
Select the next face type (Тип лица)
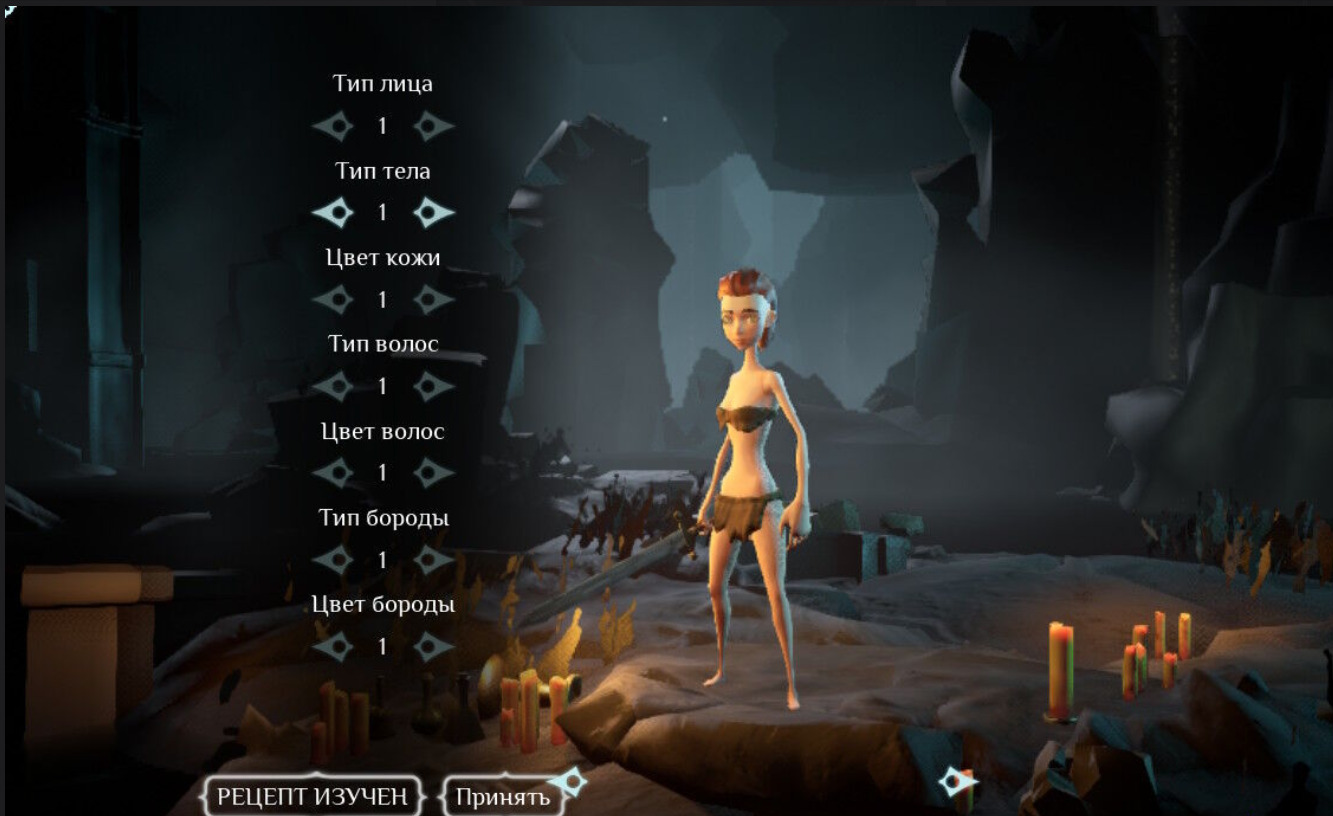(x=433, y=126)
